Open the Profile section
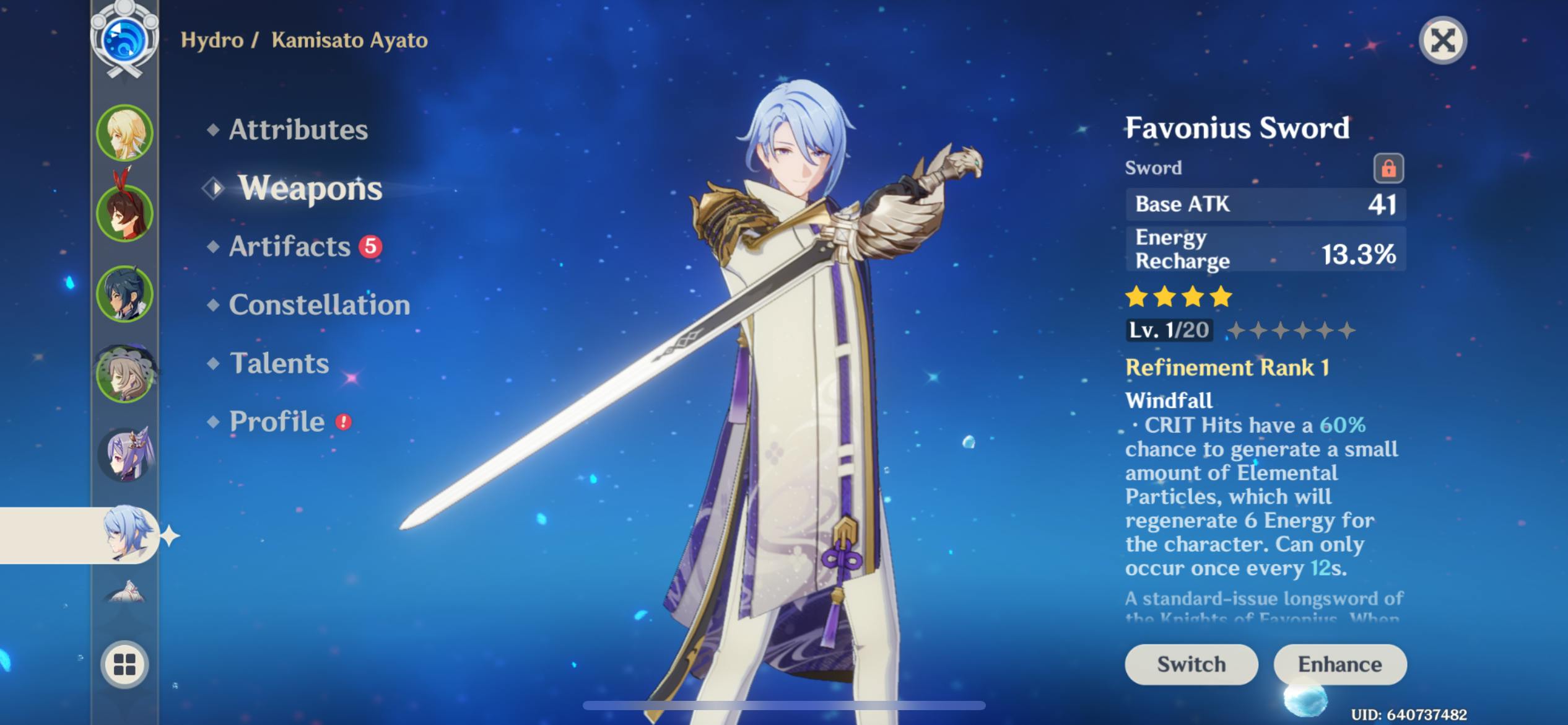This screenshot has height=725, width=1568. coord(277,422)
